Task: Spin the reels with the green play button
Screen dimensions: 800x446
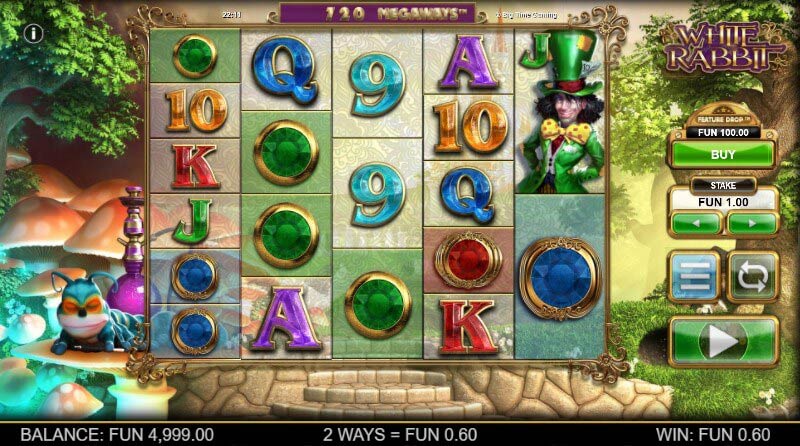Action: click(723, 341)
